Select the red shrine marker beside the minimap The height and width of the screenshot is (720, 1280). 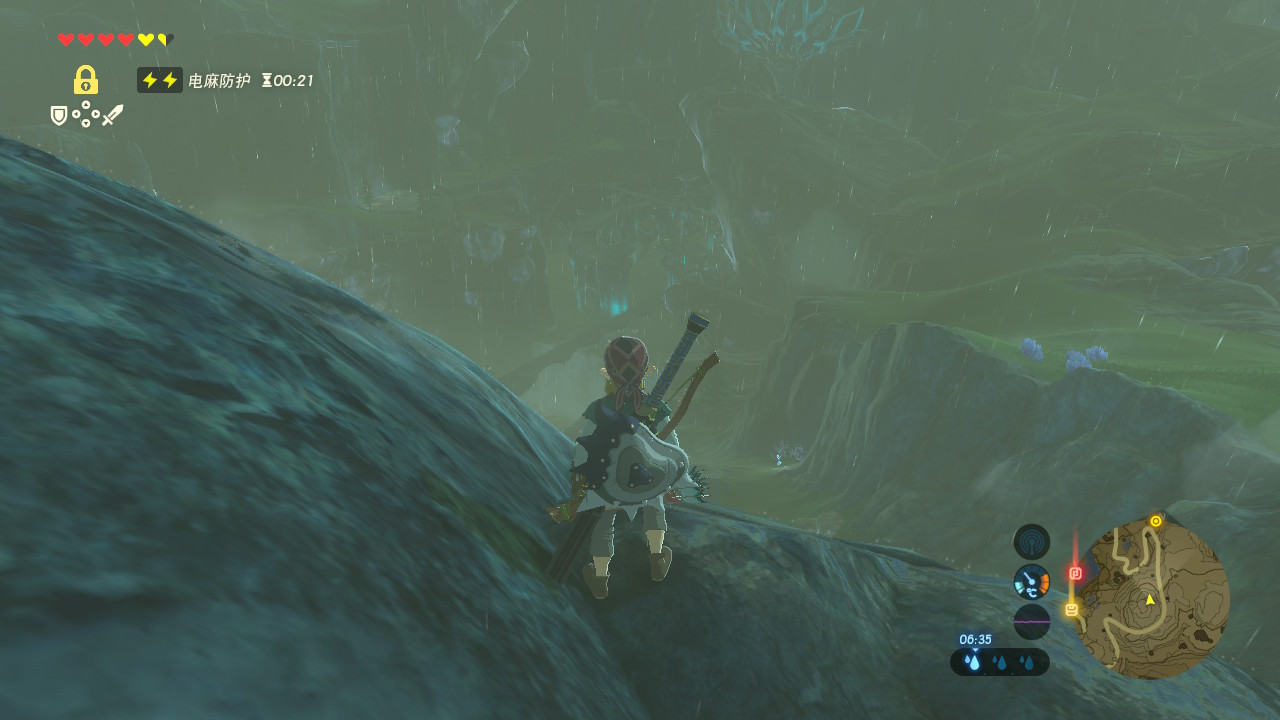tap(1076, 573)
